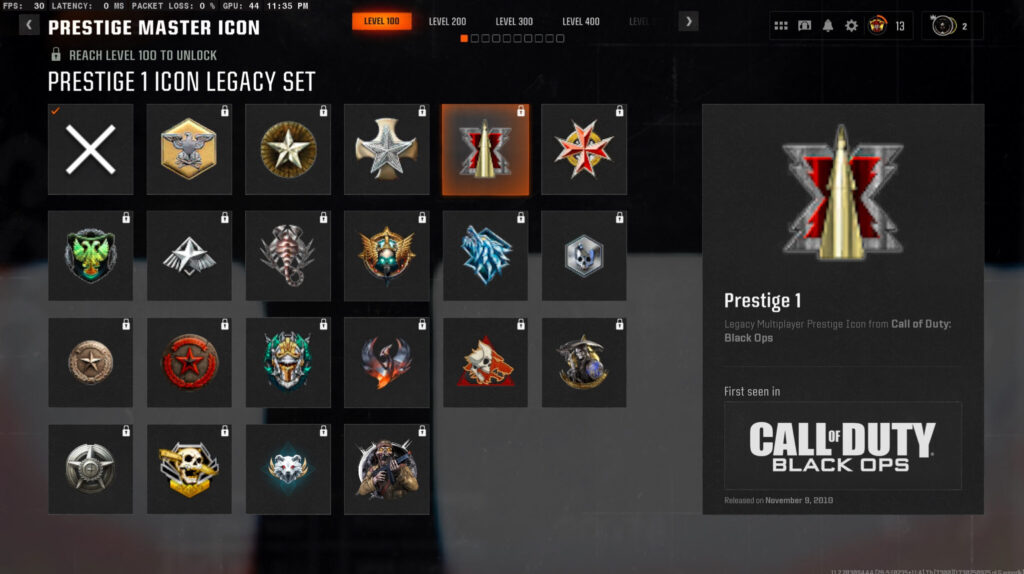The height and width of the screenshot is (574, 1024).
Task: Select the red star circle icon
Action: [x=189, y=362]
